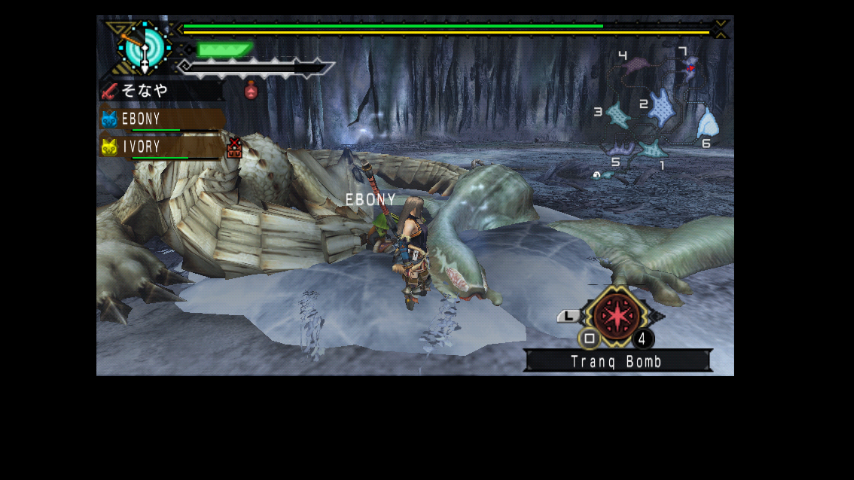Screen dimensions: 854x480
Task: Click the red icon beside IVORY's panel
Action: [x=235, y=148]
